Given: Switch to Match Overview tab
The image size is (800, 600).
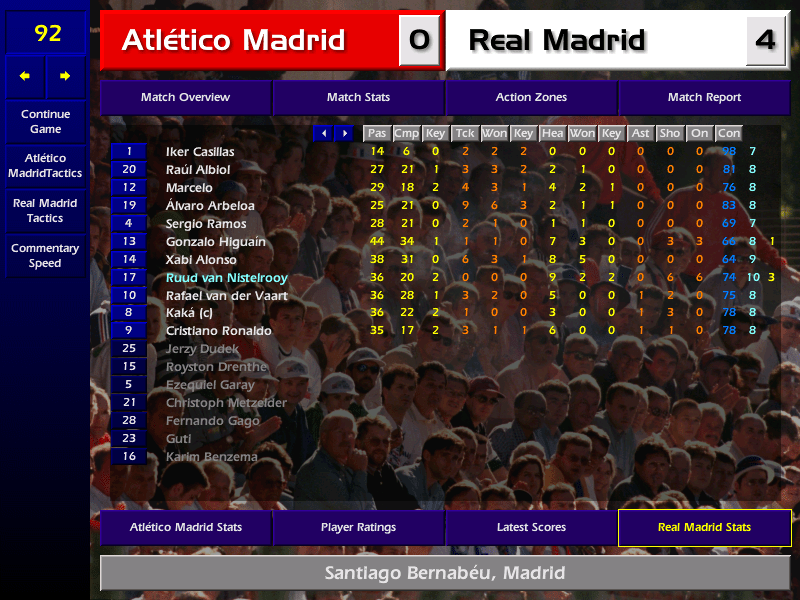Looking at the screenshot, I should coord(185,98).
